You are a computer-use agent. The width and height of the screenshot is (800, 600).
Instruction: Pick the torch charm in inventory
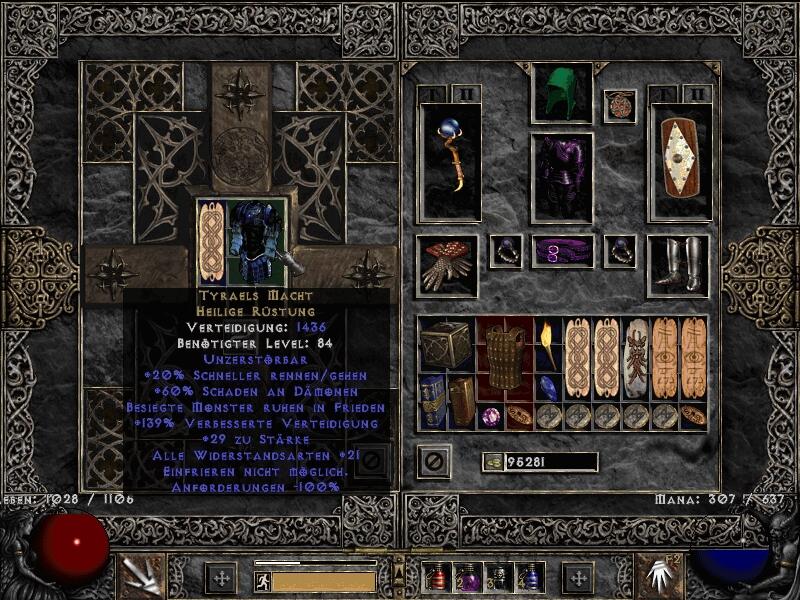tap(548, 343)
